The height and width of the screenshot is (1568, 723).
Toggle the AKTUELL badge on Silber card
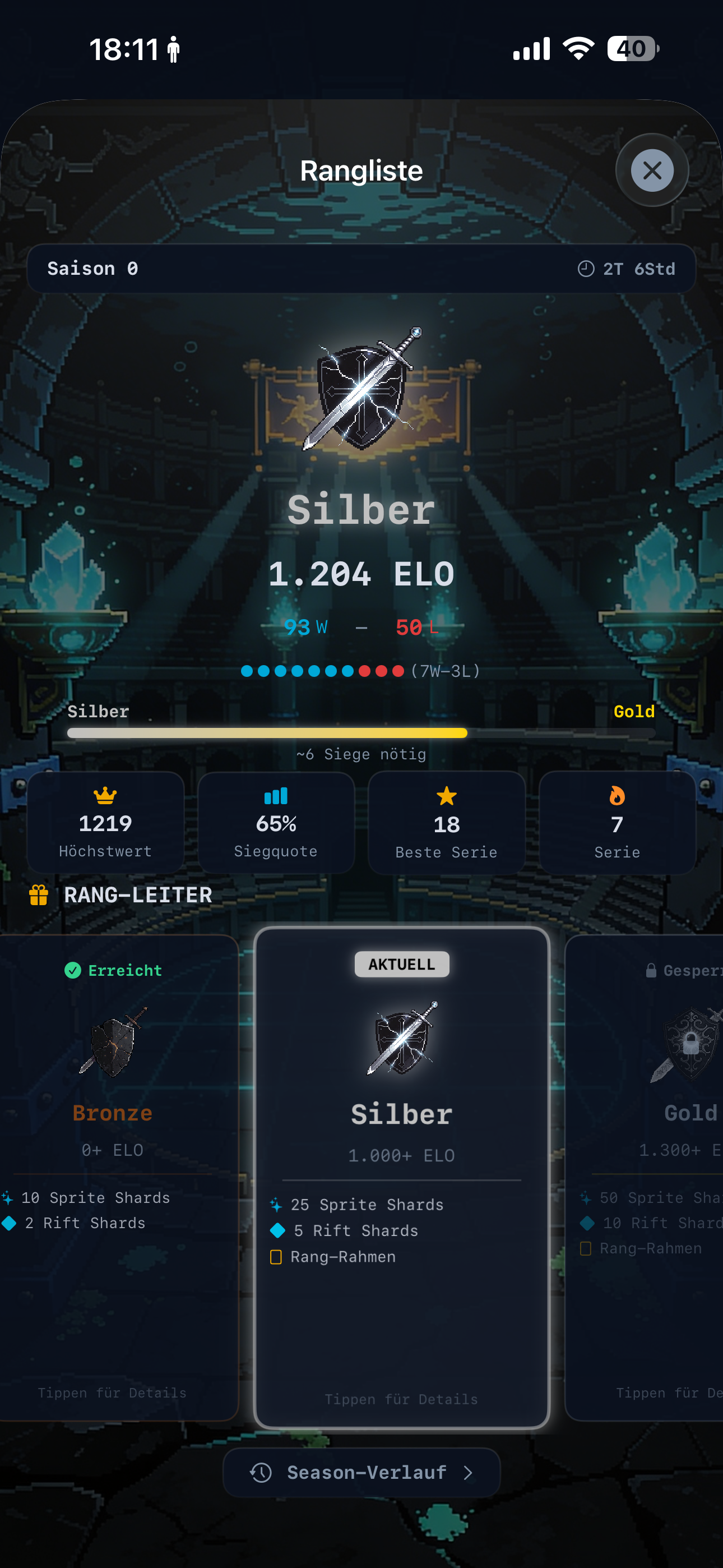pos(401,963)
